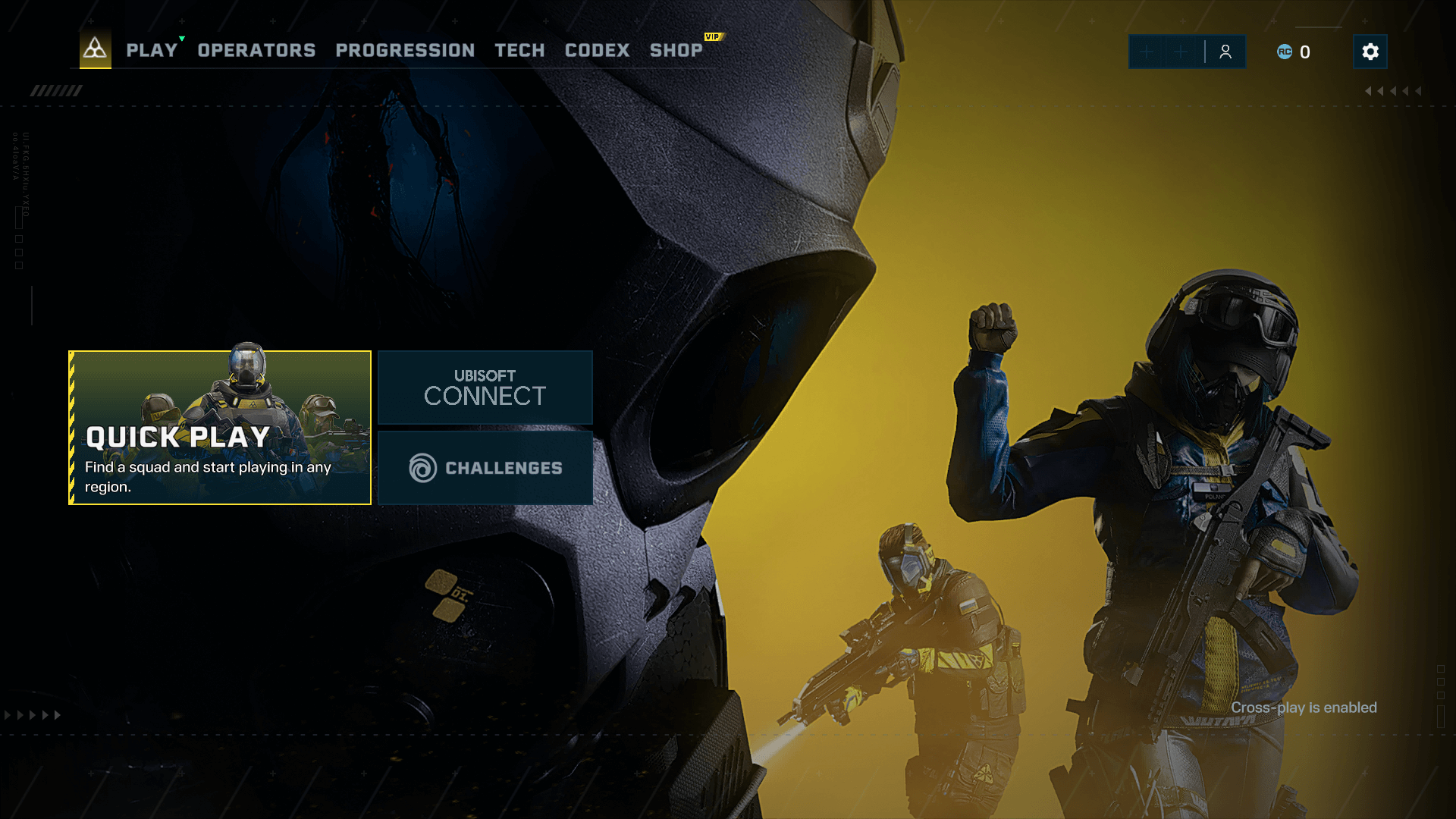Click your profile silhouette icon
The width and height of the screenshot is (1456, 819).
point(1226,52)
